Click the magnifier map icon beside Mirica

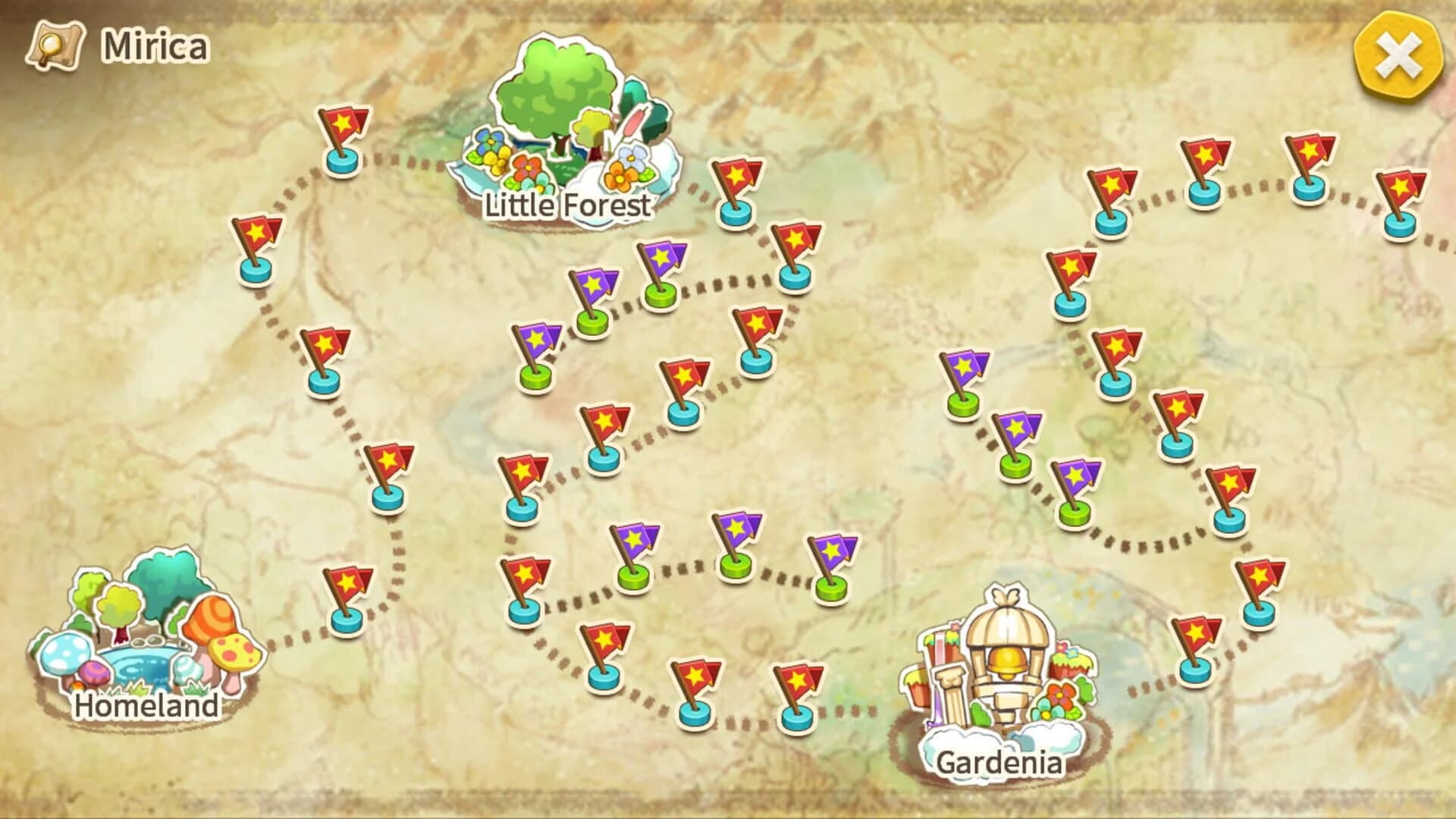pos(57,45)
